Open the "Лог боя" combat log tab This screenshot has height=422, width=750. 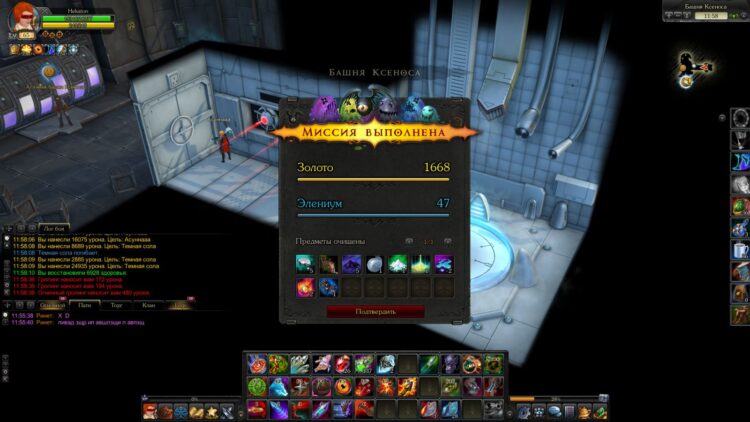point(54,228)
